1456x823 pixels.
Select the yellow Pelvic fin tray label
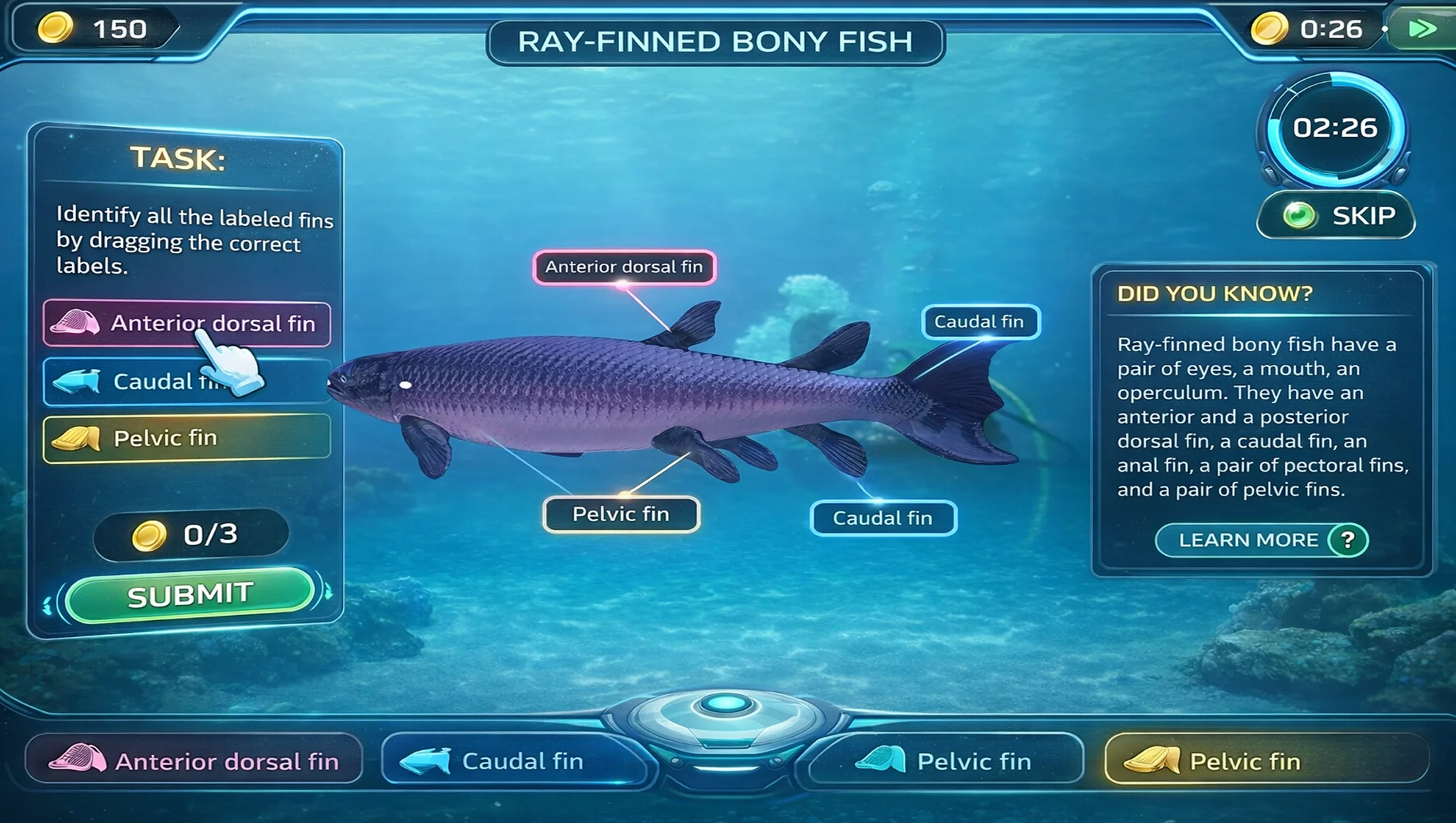pos(1265,761)
